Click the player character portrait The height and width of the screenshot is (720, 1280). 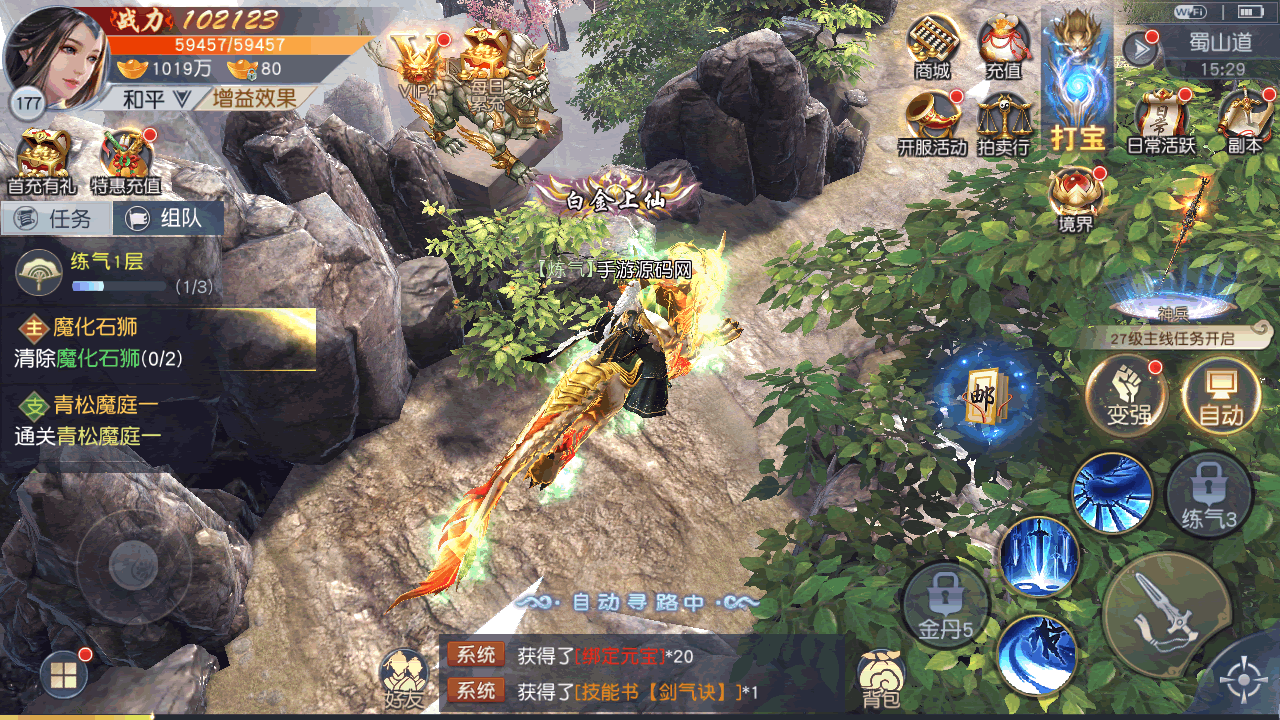[55, 55]
